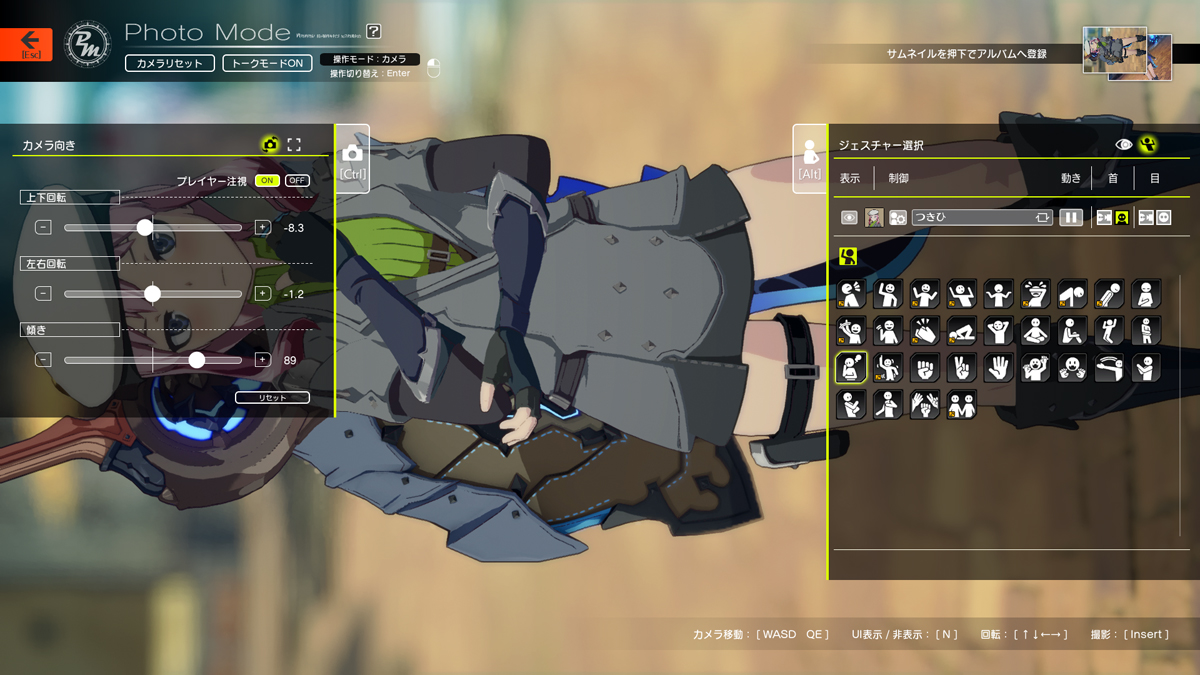Reset camera orientation with リセット button
Viewport: 1200px width, 675px height.
pyautogui.click(x=272, y=398)
